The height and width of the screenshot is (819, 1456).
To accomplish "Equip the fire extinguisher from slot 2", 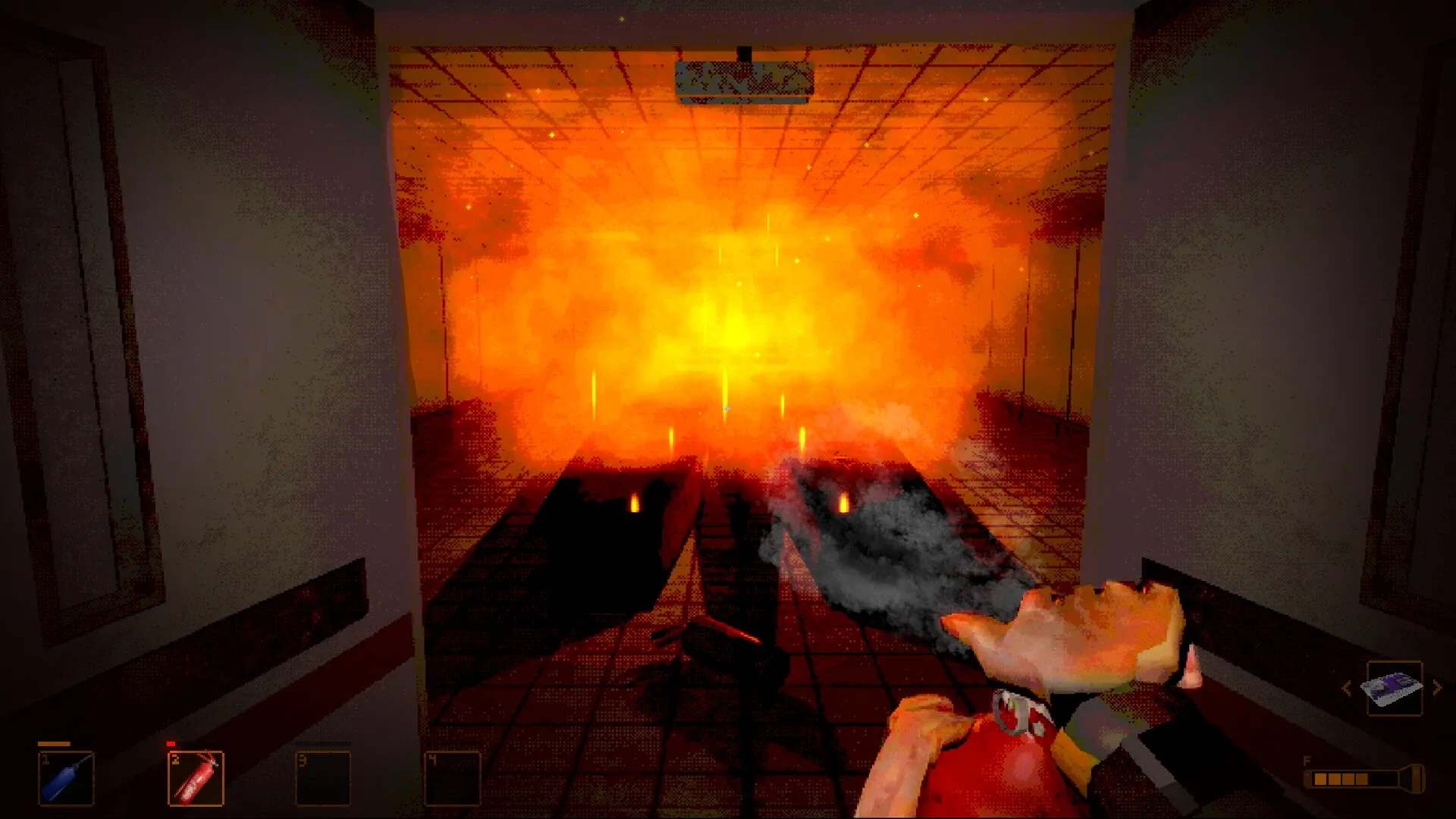I will [x=193, y=777].
